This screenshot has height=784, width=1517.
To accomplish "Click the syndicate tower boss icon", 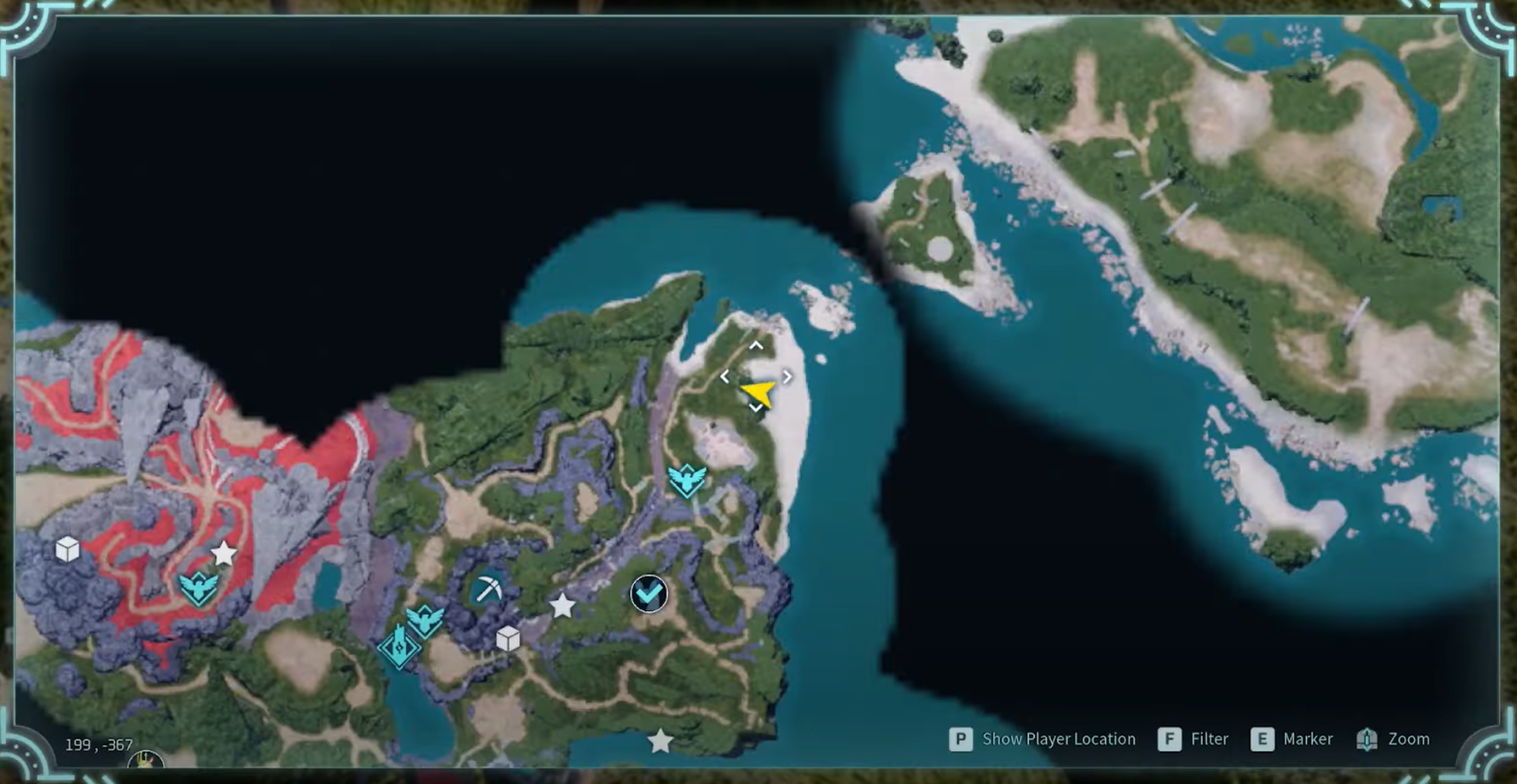I will [398, 647].
